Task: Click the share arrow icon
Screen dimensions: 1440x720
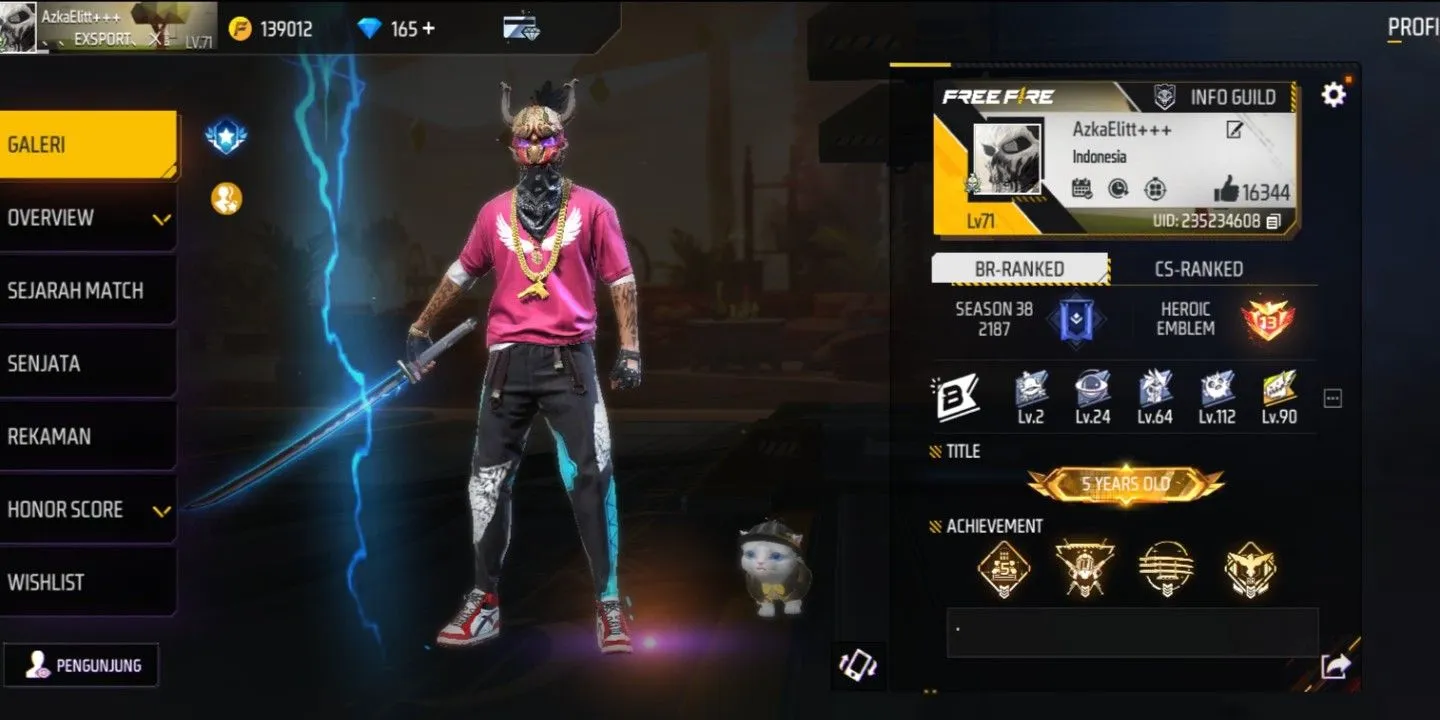Action: click(1335, 666)
